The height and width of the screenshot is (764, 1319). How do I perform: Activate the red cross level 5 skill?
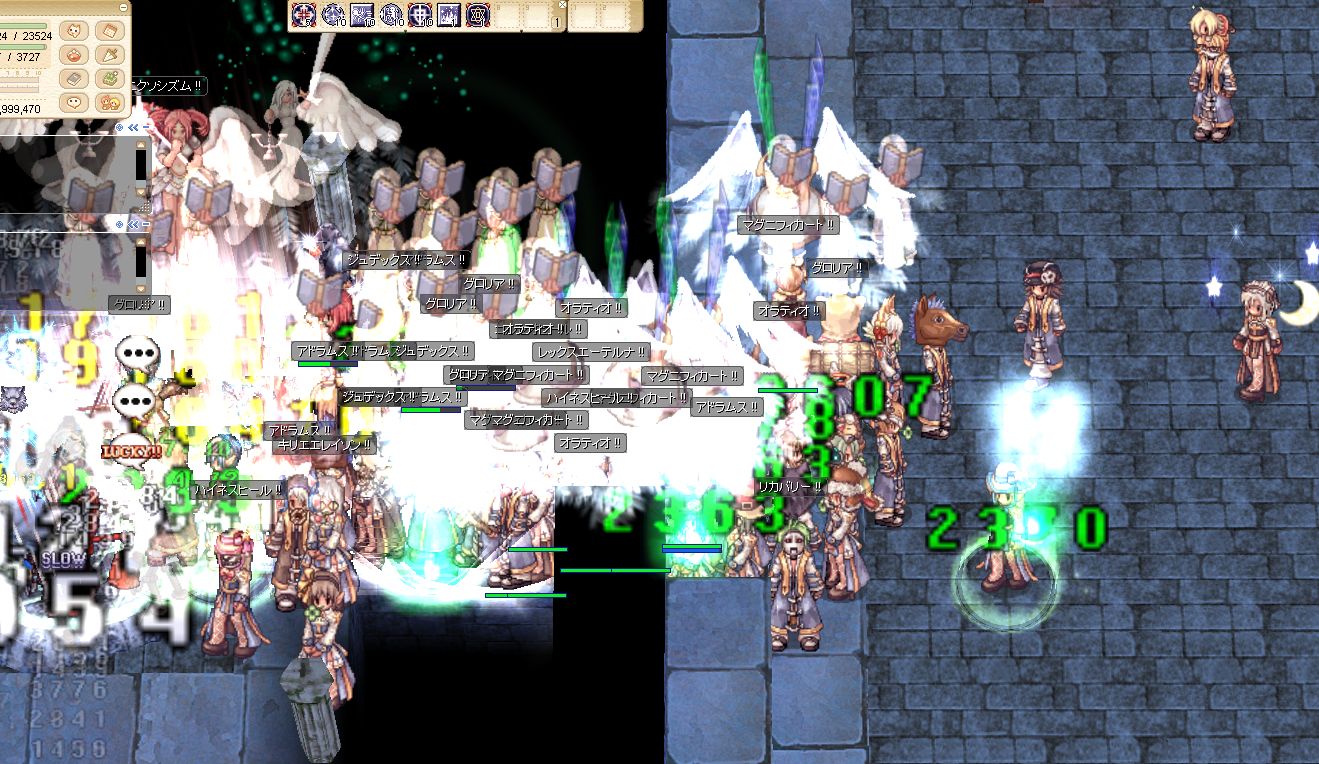[304, 15]
